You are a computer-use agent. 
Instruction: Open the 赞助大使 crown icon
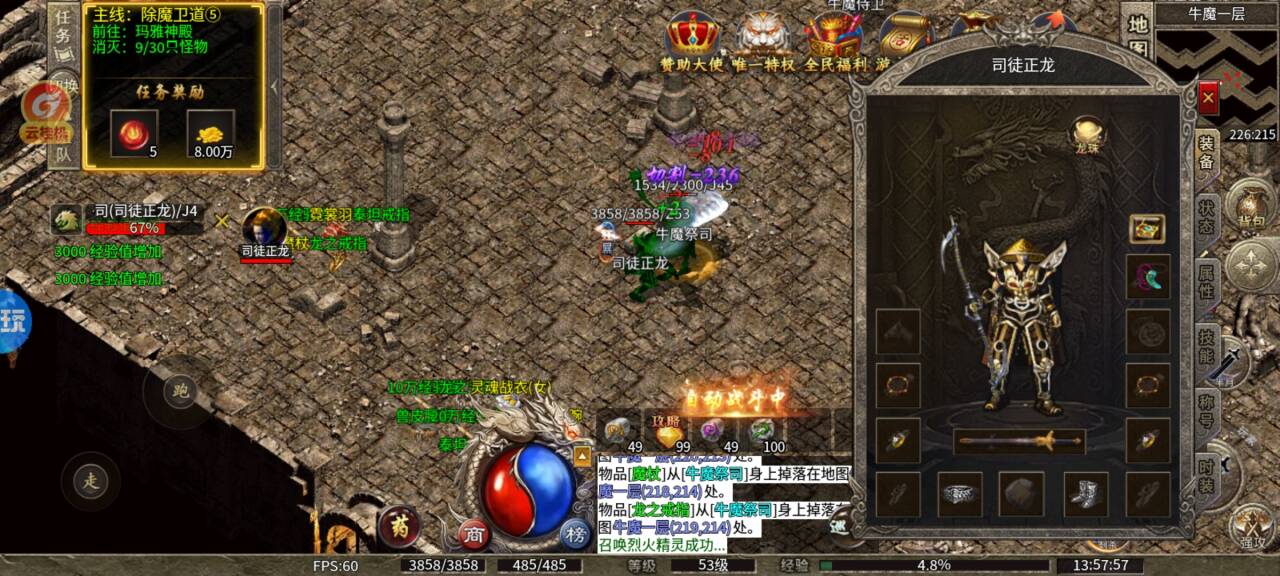point(690,40)
